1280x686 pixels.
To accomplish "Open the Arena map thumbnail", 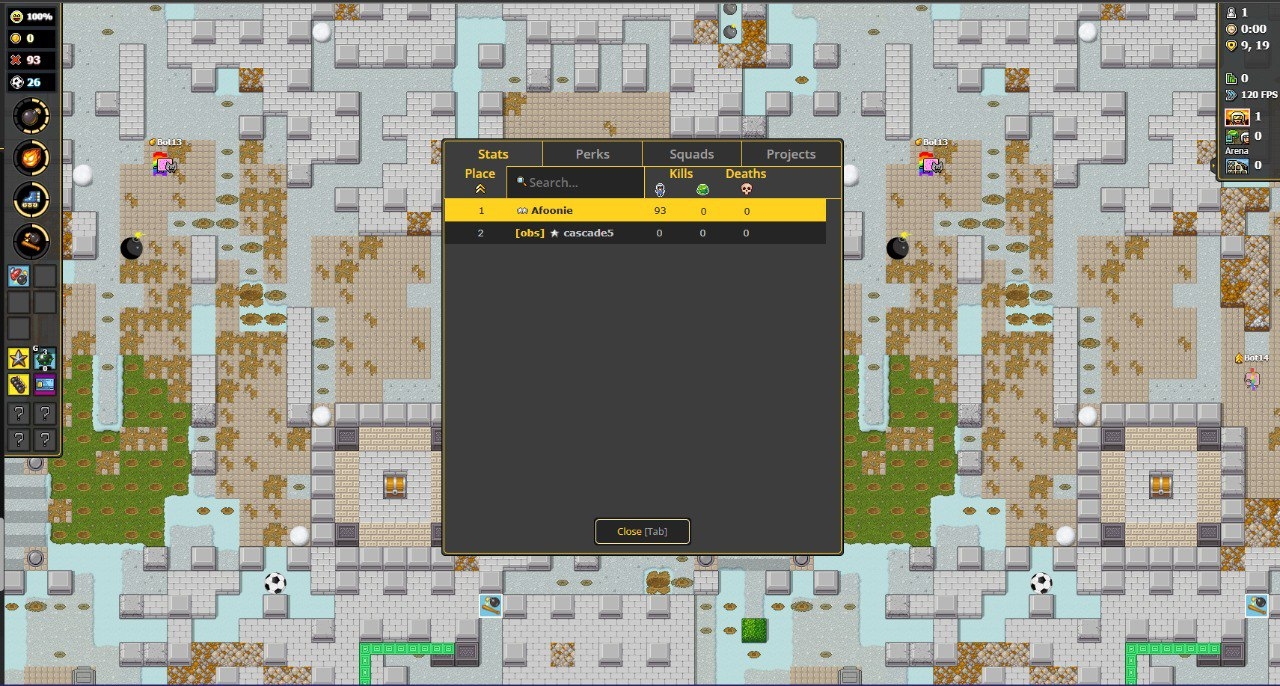I will 1237,165.
